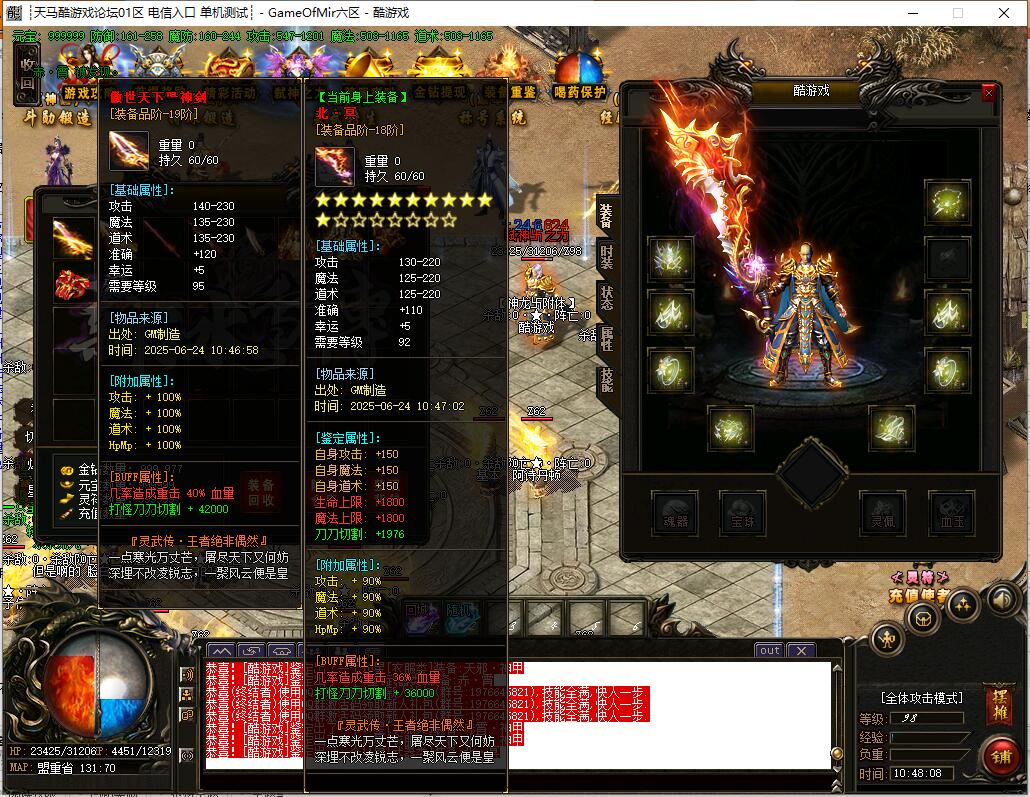Screen dimensions: 1030x797
Task: Collapse the top menu with 收回
Action: point(28,74)
